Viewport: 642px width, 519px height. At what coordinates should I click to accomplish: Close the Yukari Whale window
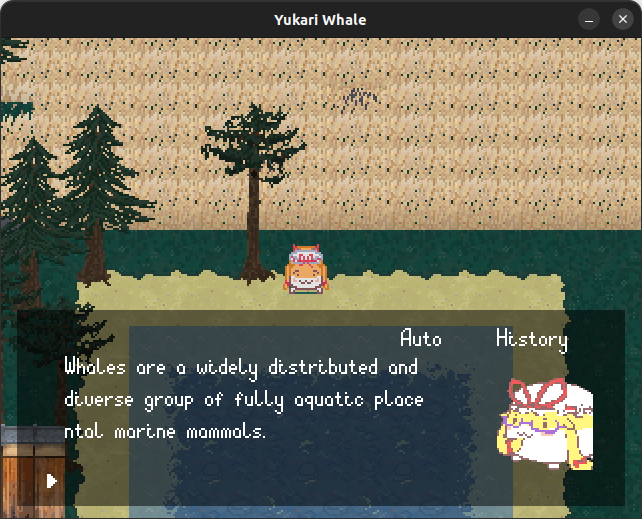[619, 20]
